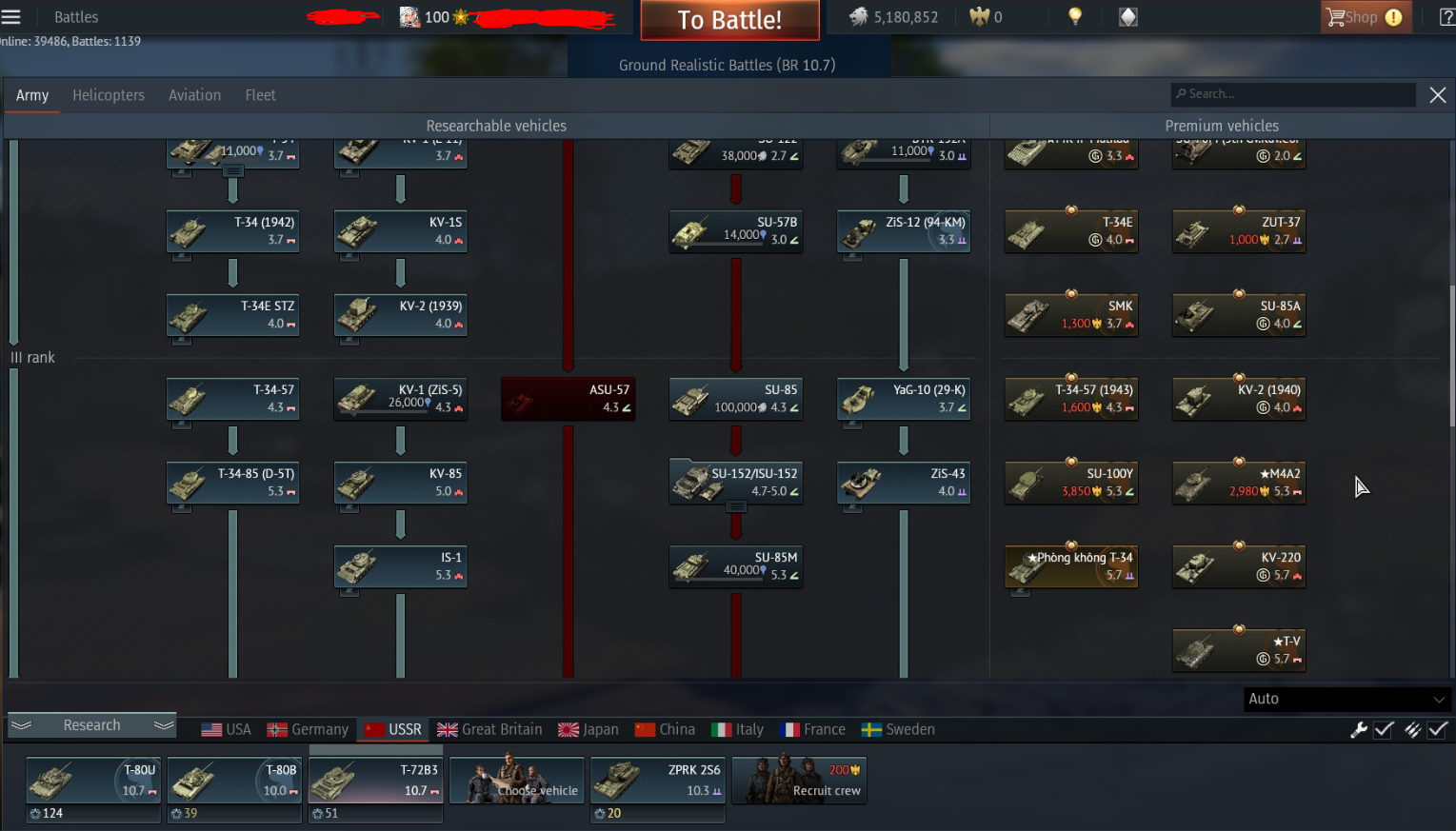Click the ammunition shells icon near the checkboxes
This screenshot has height=831, width=1456.
[x=1415, y=730]
